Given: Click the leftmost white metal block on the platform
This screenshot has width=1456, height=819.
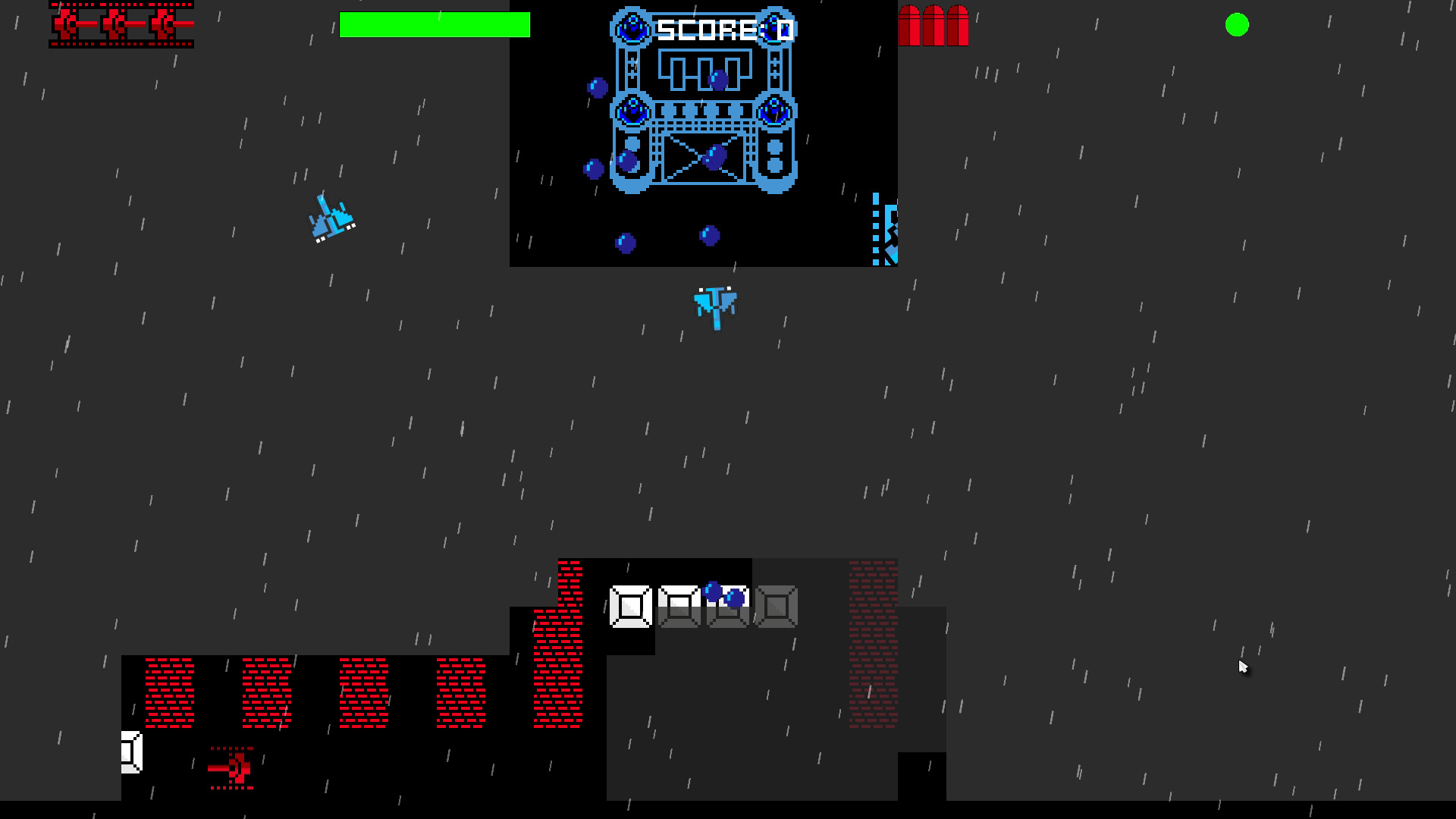Looking at the screenshot, I should (632, 607).
